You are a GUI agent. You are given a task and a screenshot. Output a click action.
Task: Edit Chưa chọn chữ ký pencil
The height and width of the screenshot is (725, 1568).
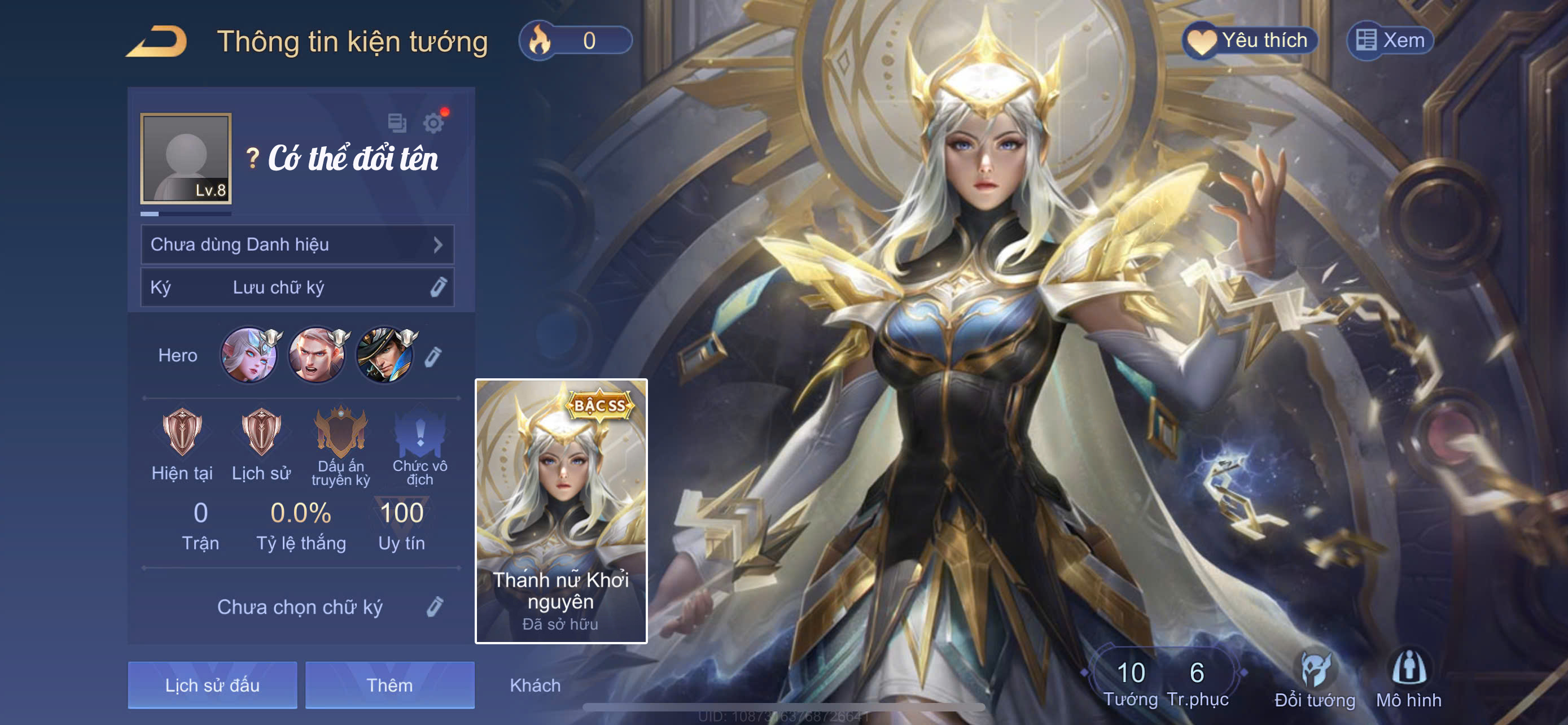[x=435, y=607]
